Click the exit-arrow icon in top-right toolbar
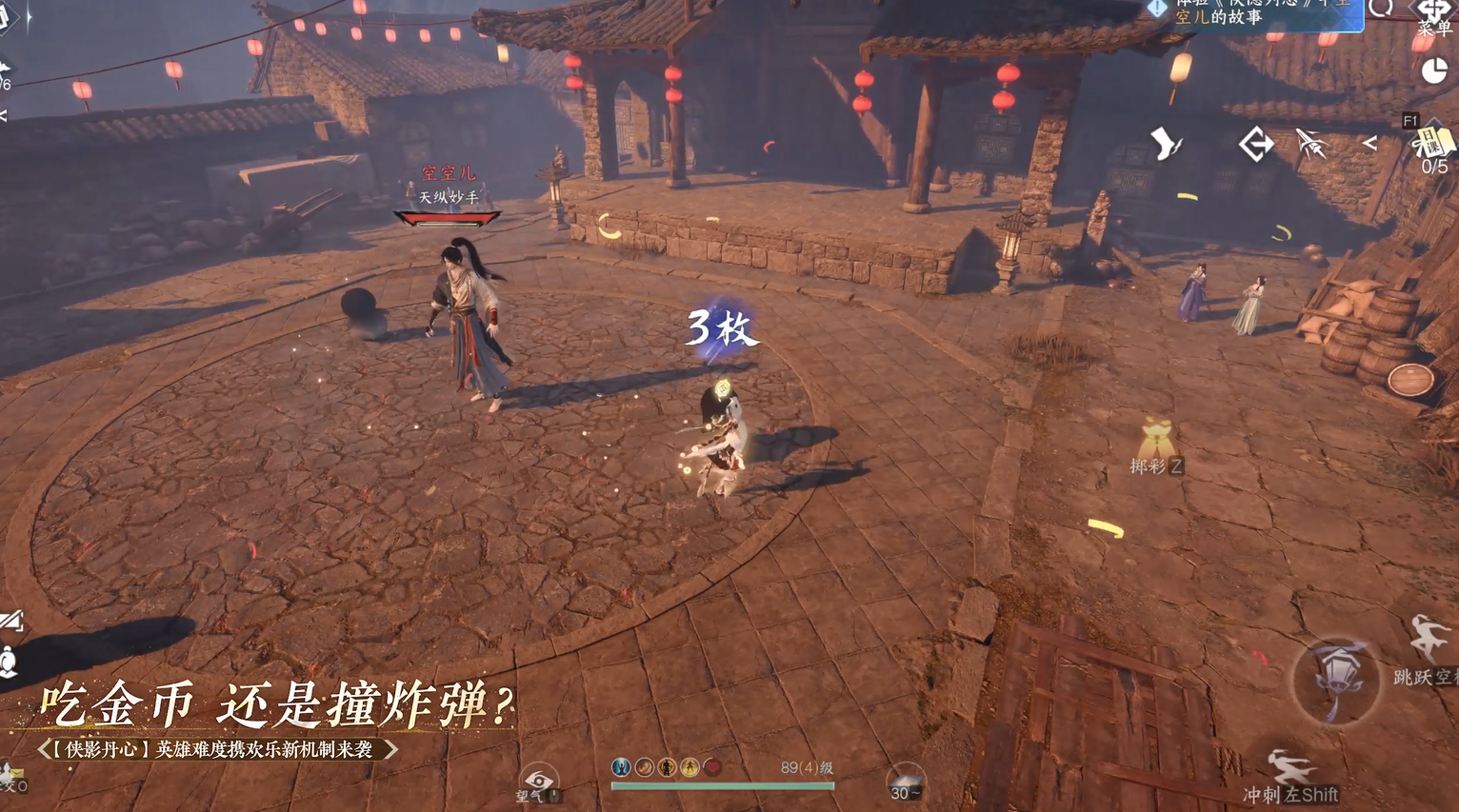The image size is (1459, 812). click(1256, 144)
